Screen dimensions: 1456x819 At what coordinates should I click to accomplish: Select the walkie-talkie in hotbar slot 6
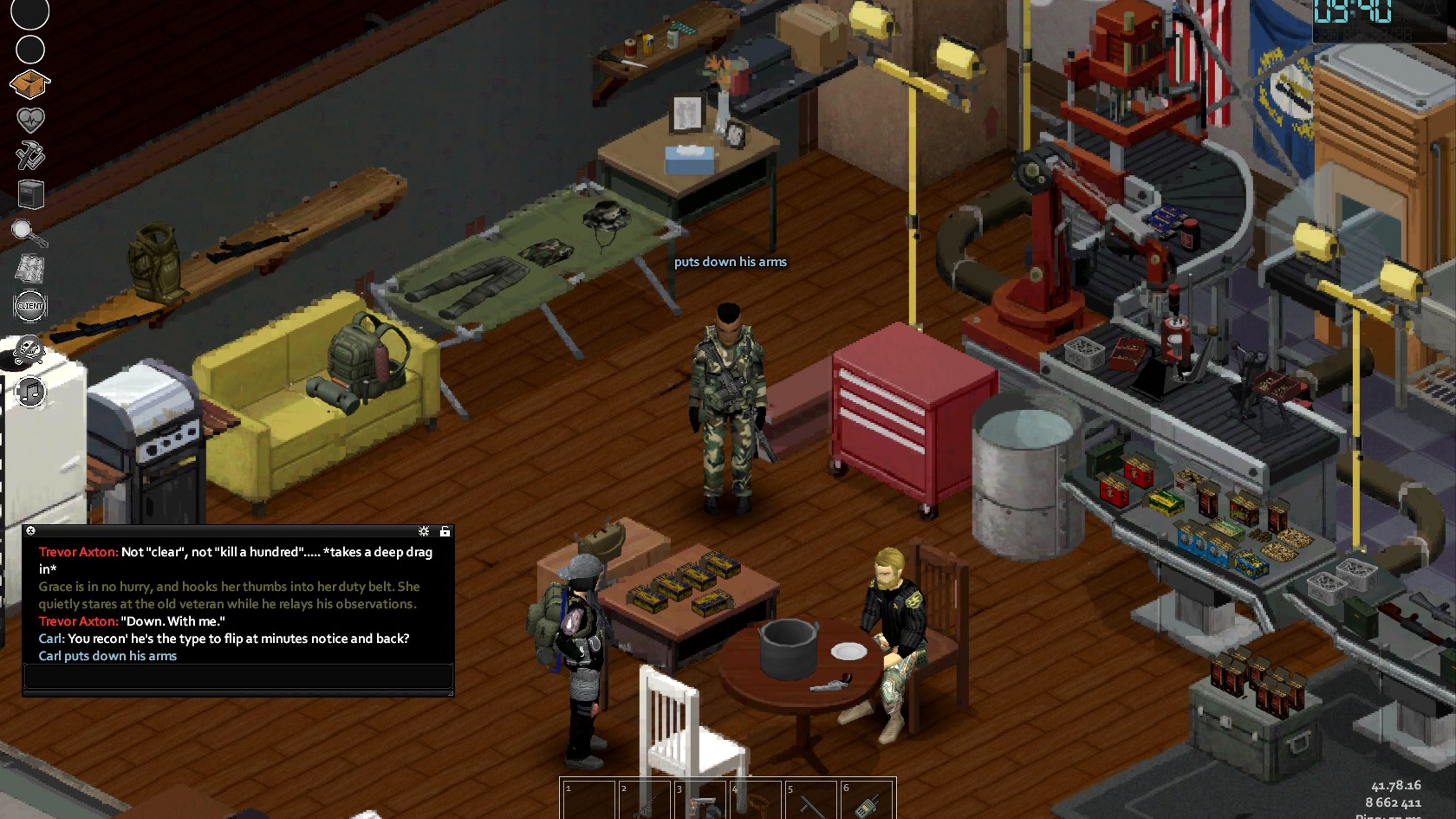[866, 801]
